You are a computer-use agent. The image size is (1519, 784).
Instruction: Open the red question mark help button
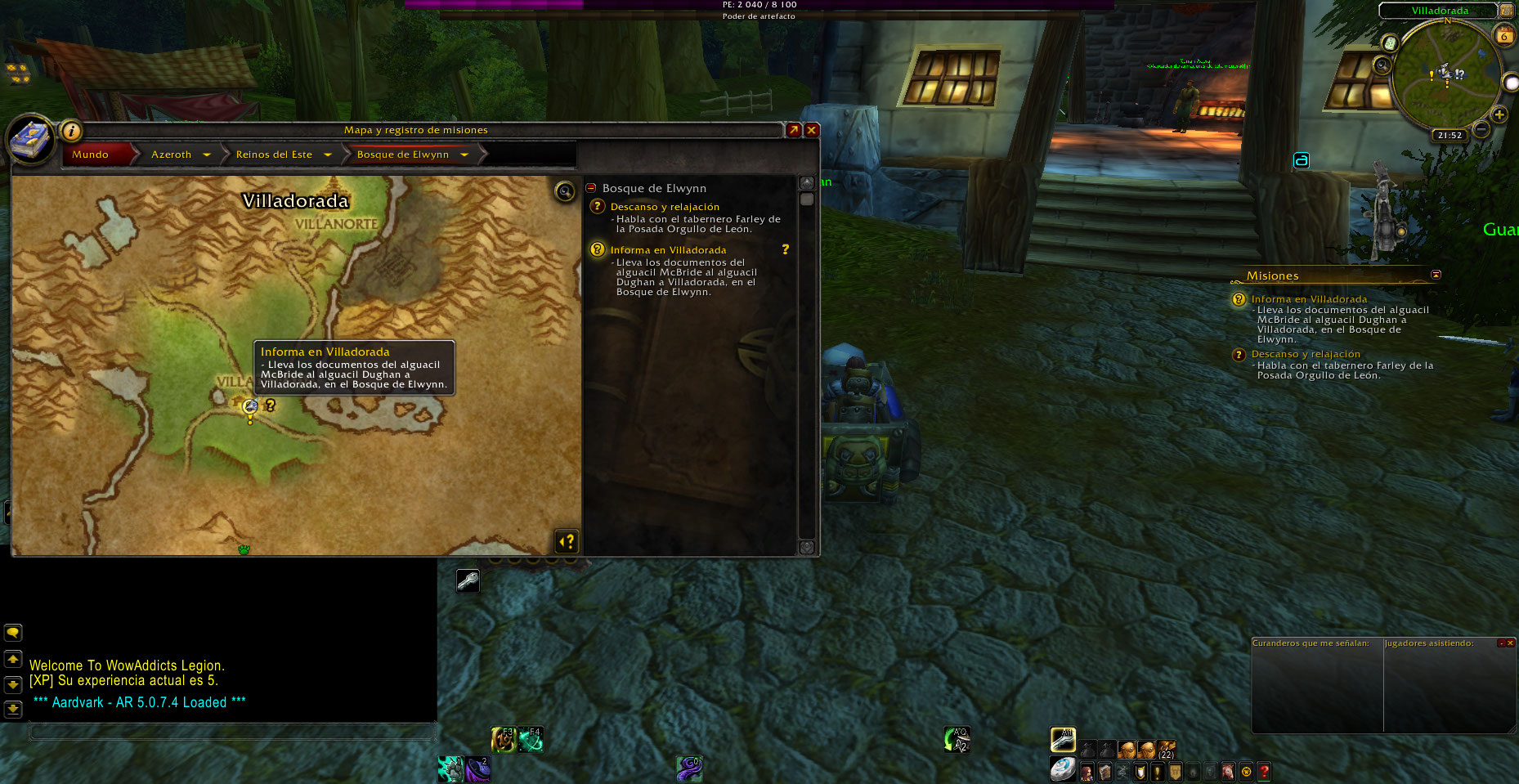tap(1264, 772)
